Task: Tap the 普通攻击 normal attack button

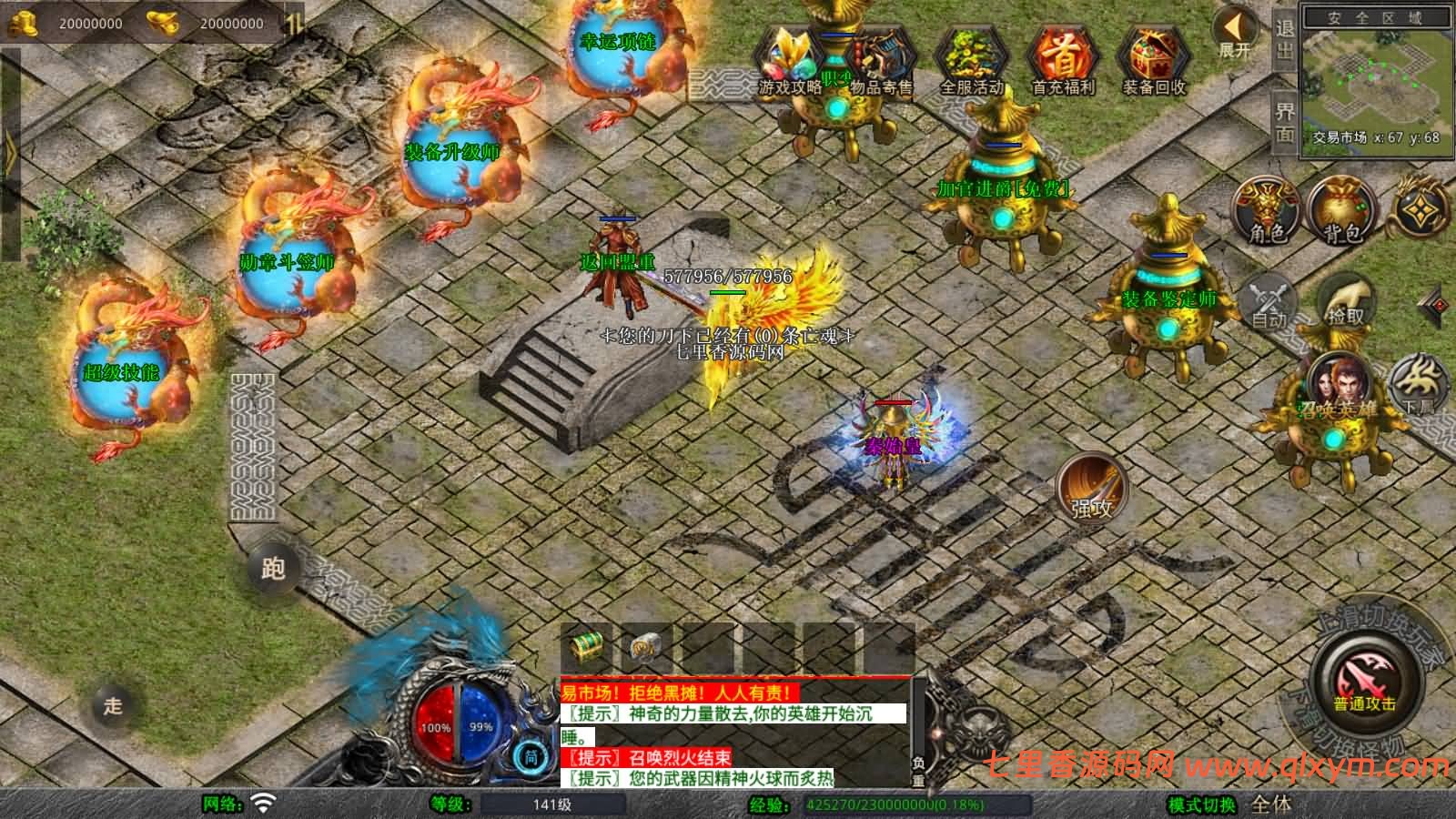Action: click(1365, 684)
